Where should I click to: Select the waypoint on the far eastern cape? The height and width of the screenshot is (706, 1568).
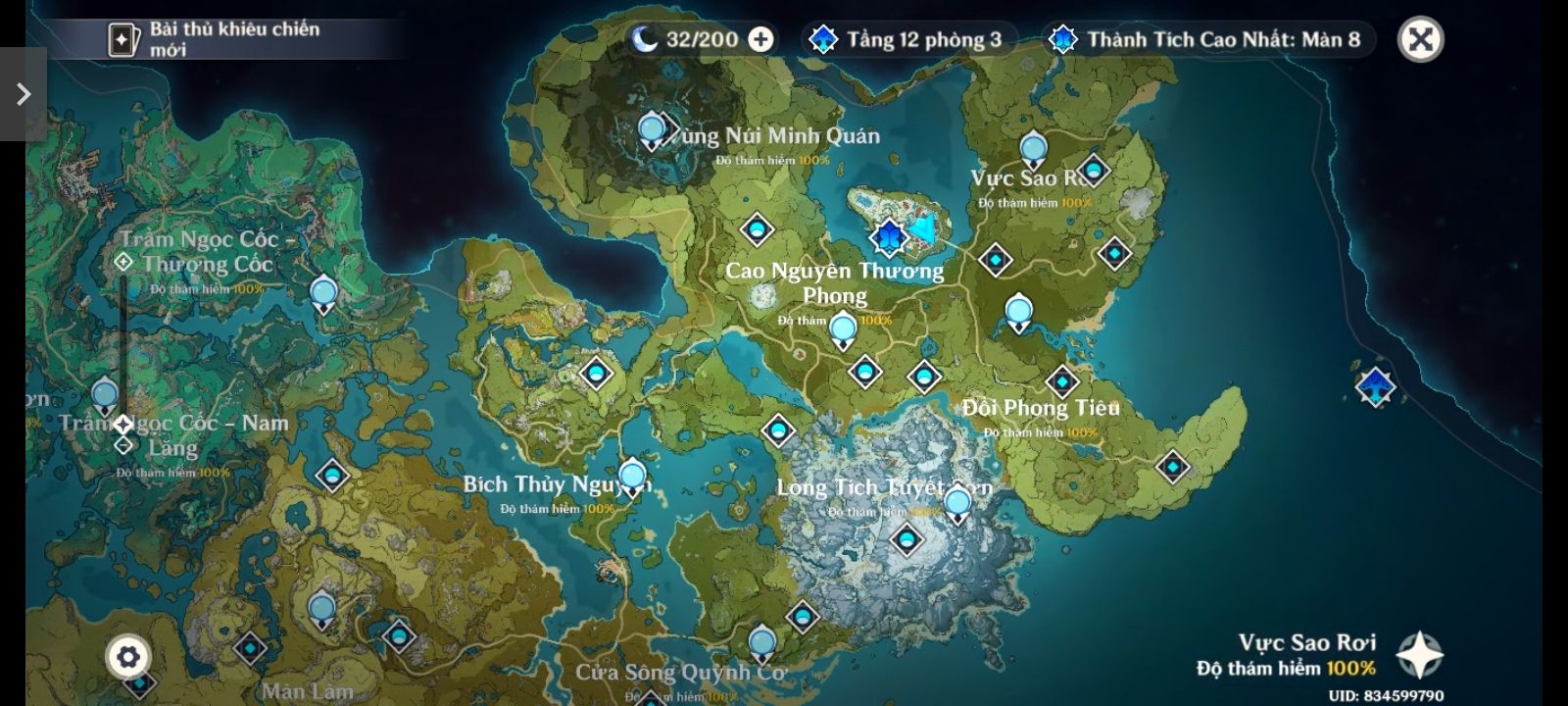[1173, 467]
